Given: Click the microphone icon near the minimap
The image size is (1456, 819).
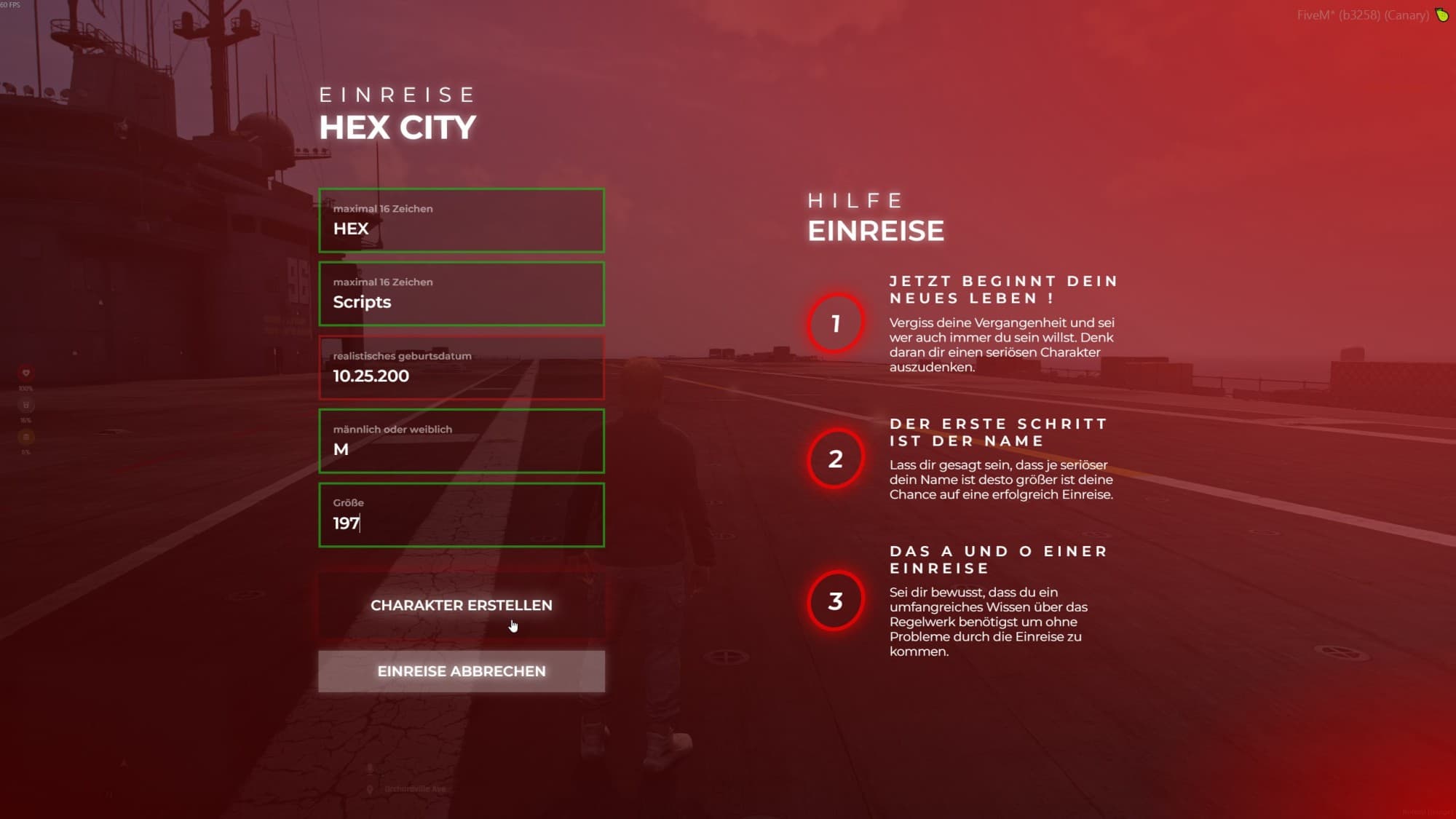Looking at the screenshot, I should 370,768.
